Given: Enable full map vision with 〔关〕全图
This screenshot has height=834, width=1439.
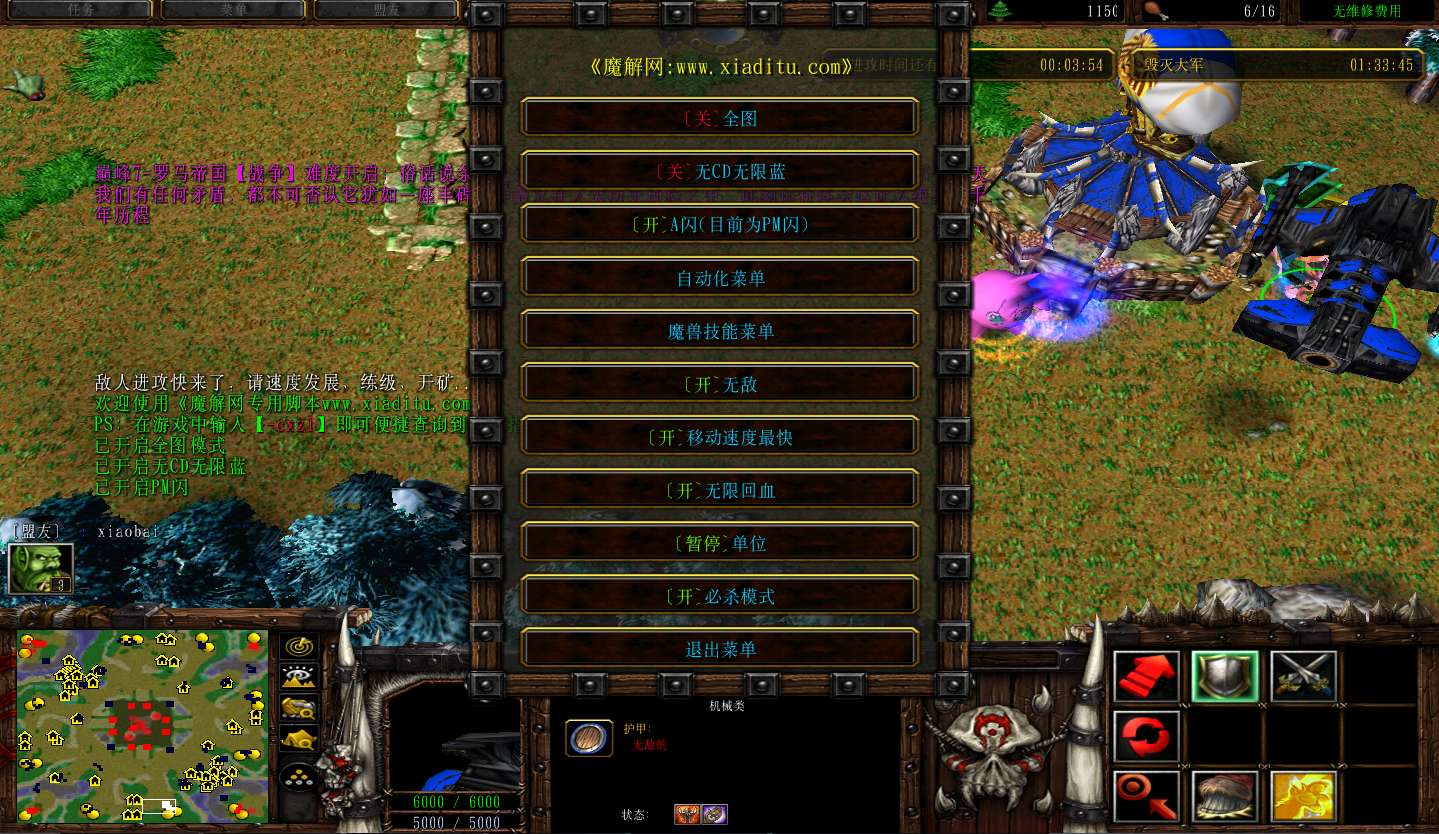Looking at the screenshot, I should point(719,117).
